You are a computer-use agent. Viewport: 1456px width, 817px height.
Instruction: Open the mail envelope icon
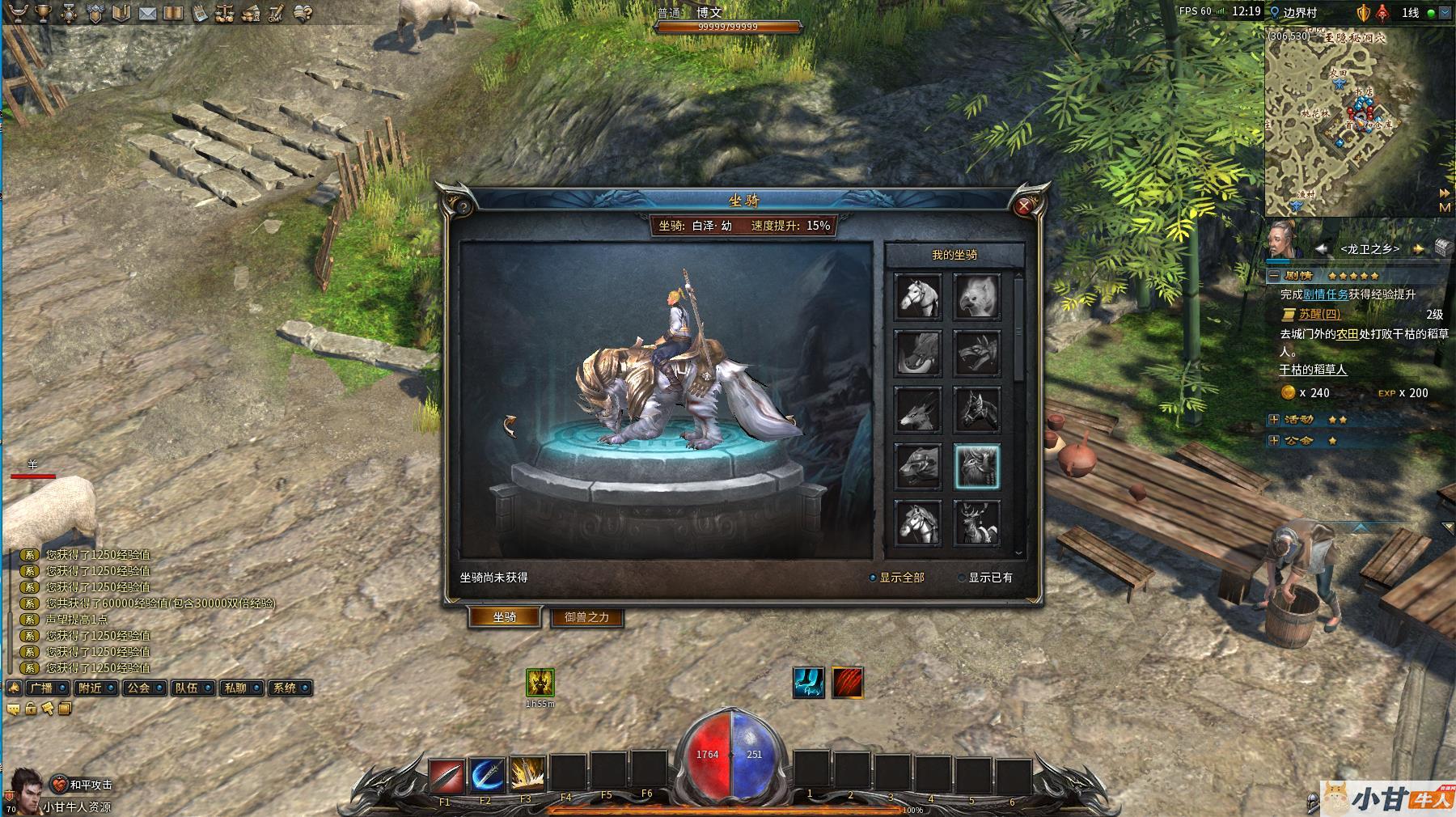point(147,13)
